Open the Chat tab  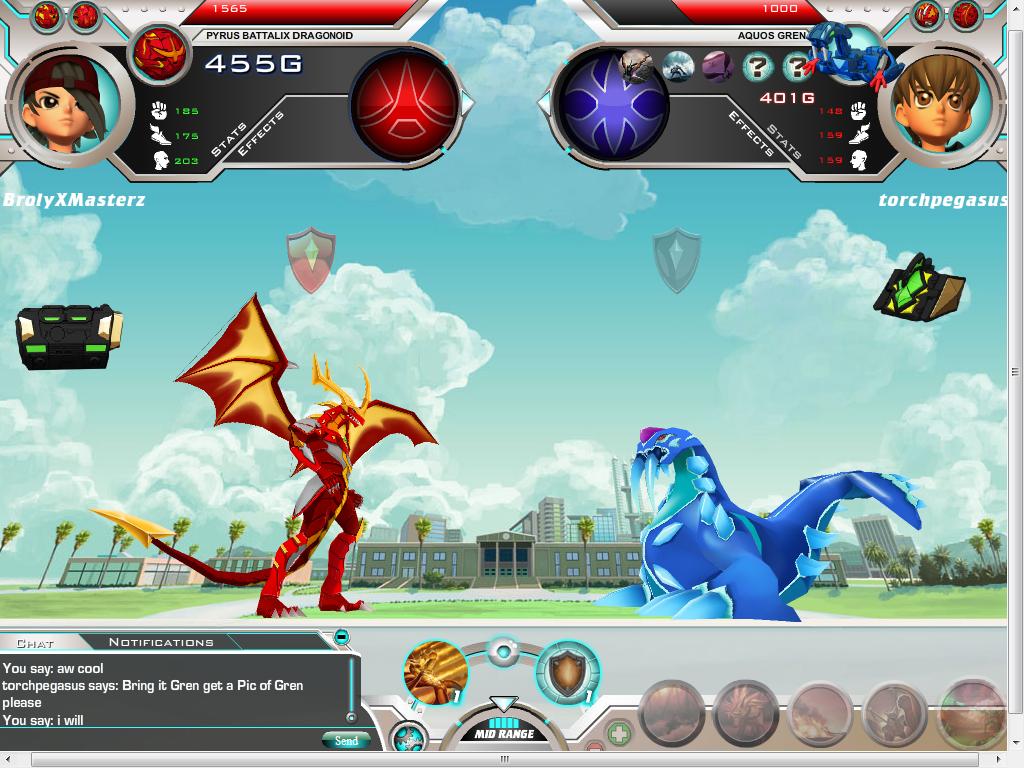coord(36,642)
